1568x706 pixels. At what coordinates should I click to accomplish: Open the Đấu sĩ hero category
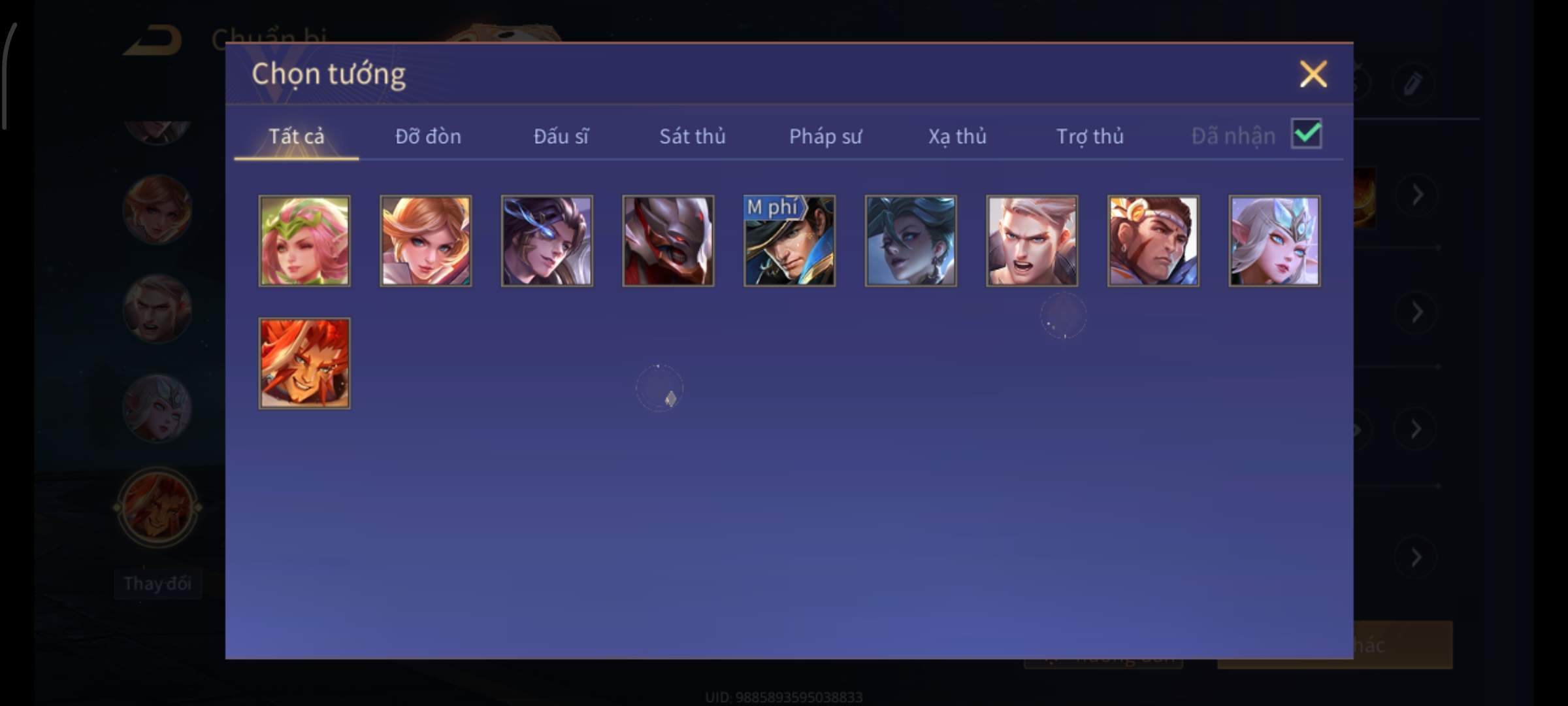(561, 136)
